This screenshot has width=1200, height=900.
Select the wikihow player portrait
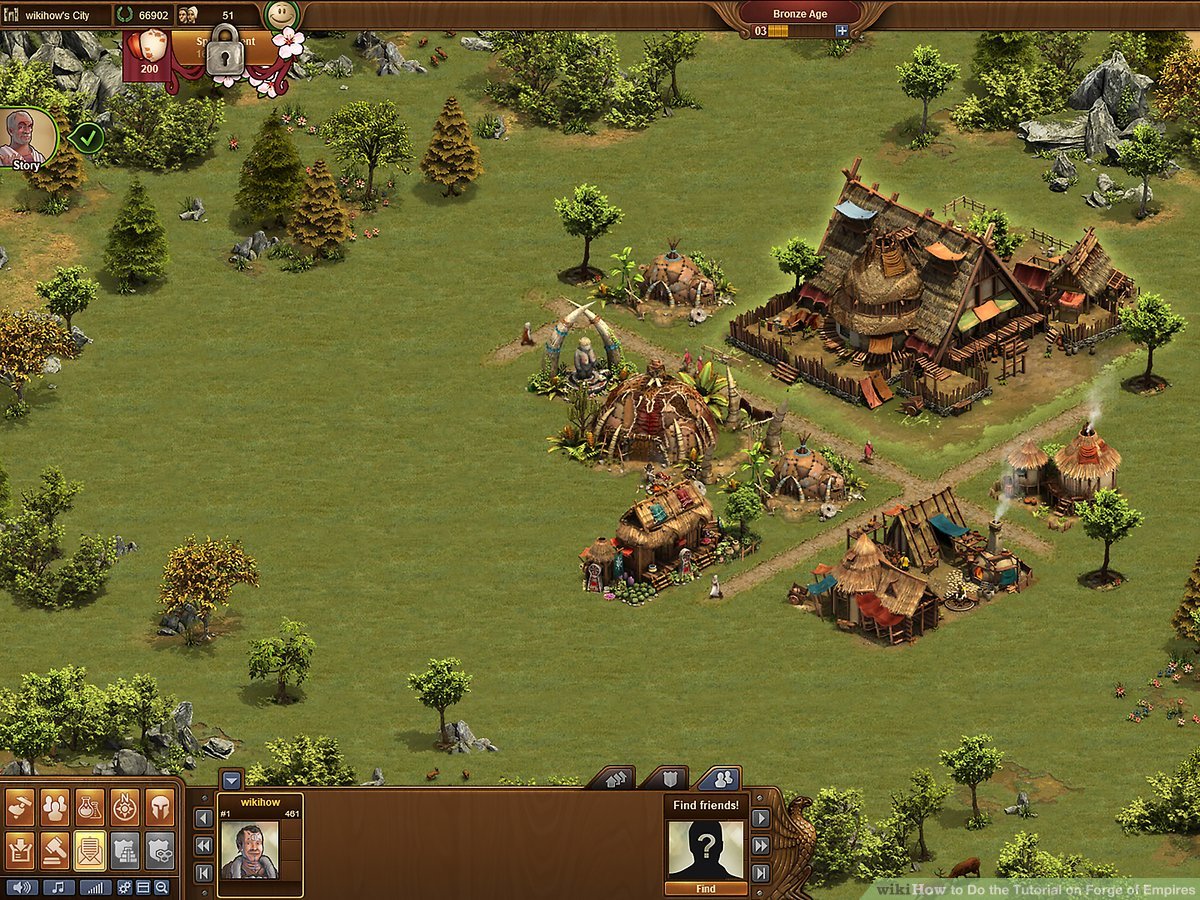point(249,850)
